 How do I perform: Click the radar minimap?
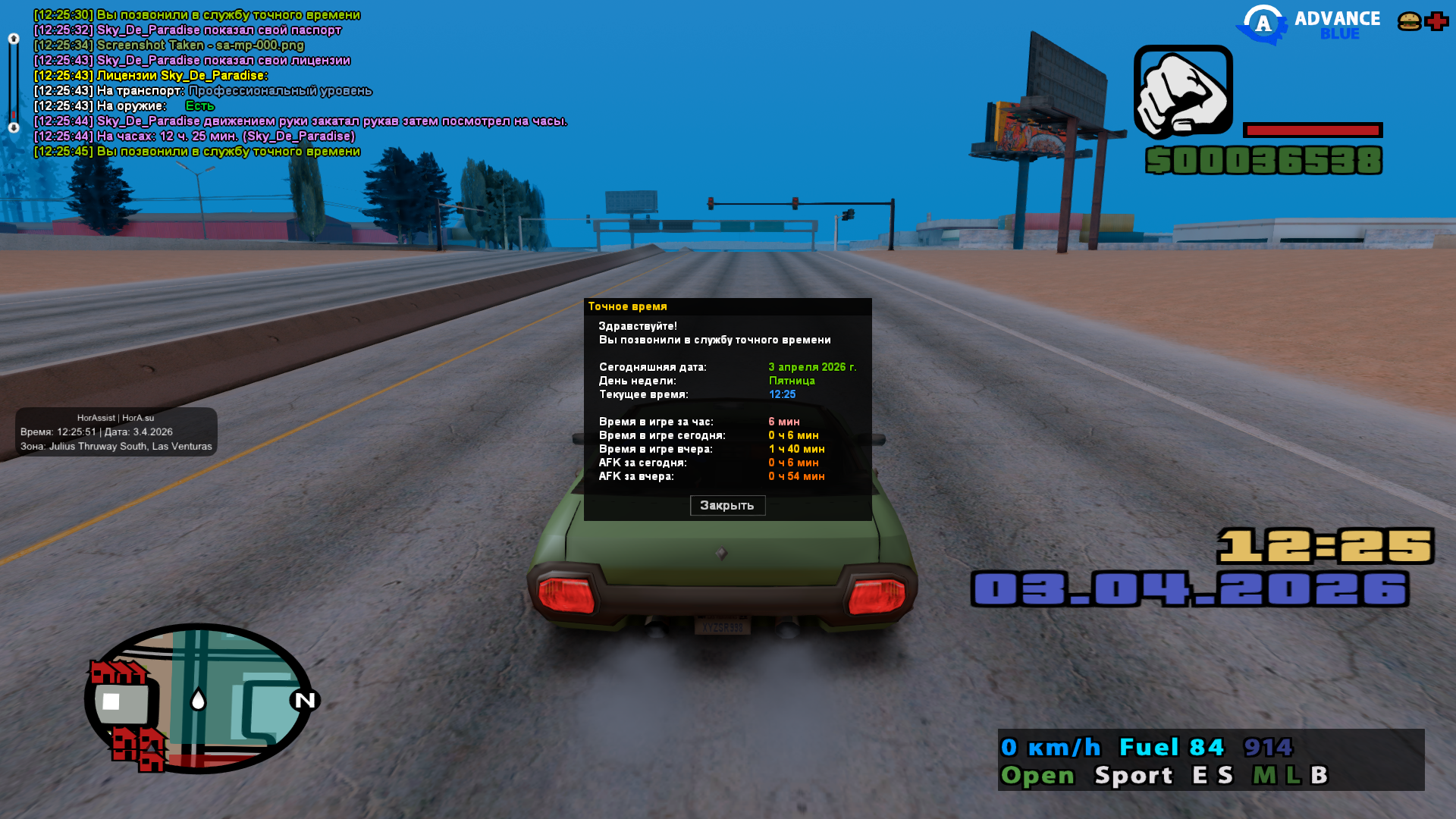point(198,698)
